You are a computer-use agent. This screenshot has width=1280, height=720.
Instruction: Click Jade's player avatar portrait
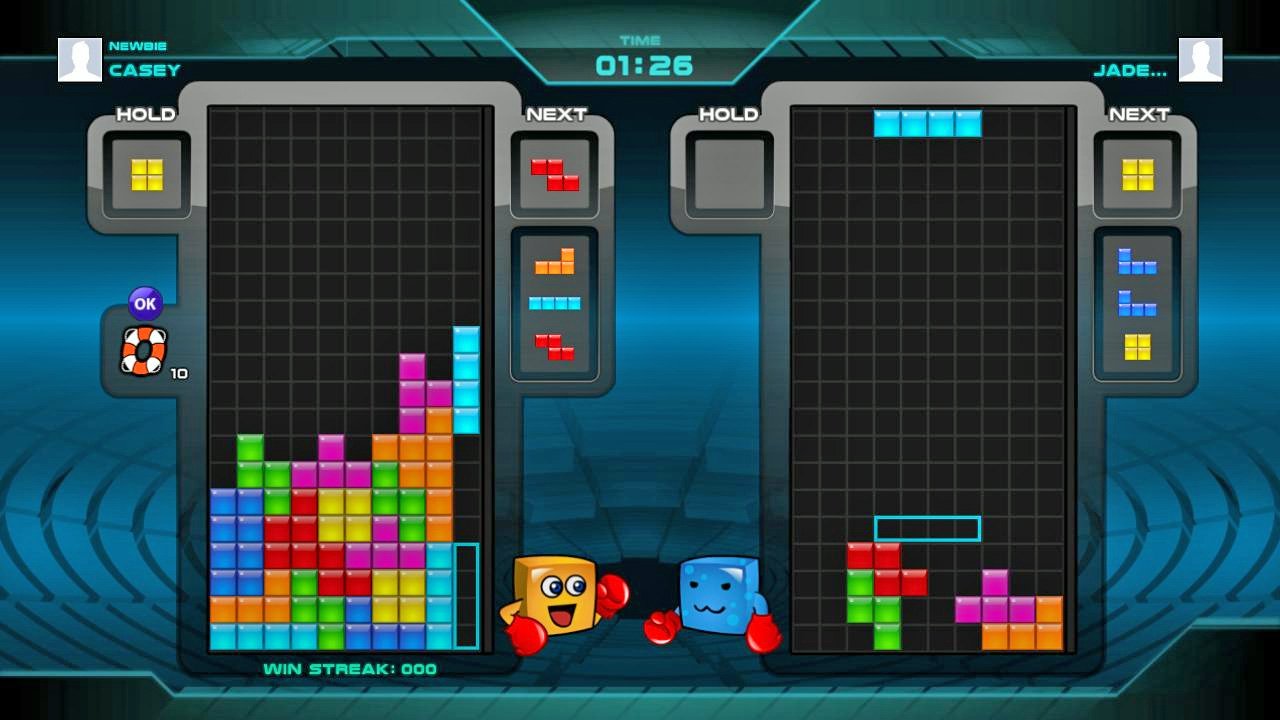tap(1199, 59)
